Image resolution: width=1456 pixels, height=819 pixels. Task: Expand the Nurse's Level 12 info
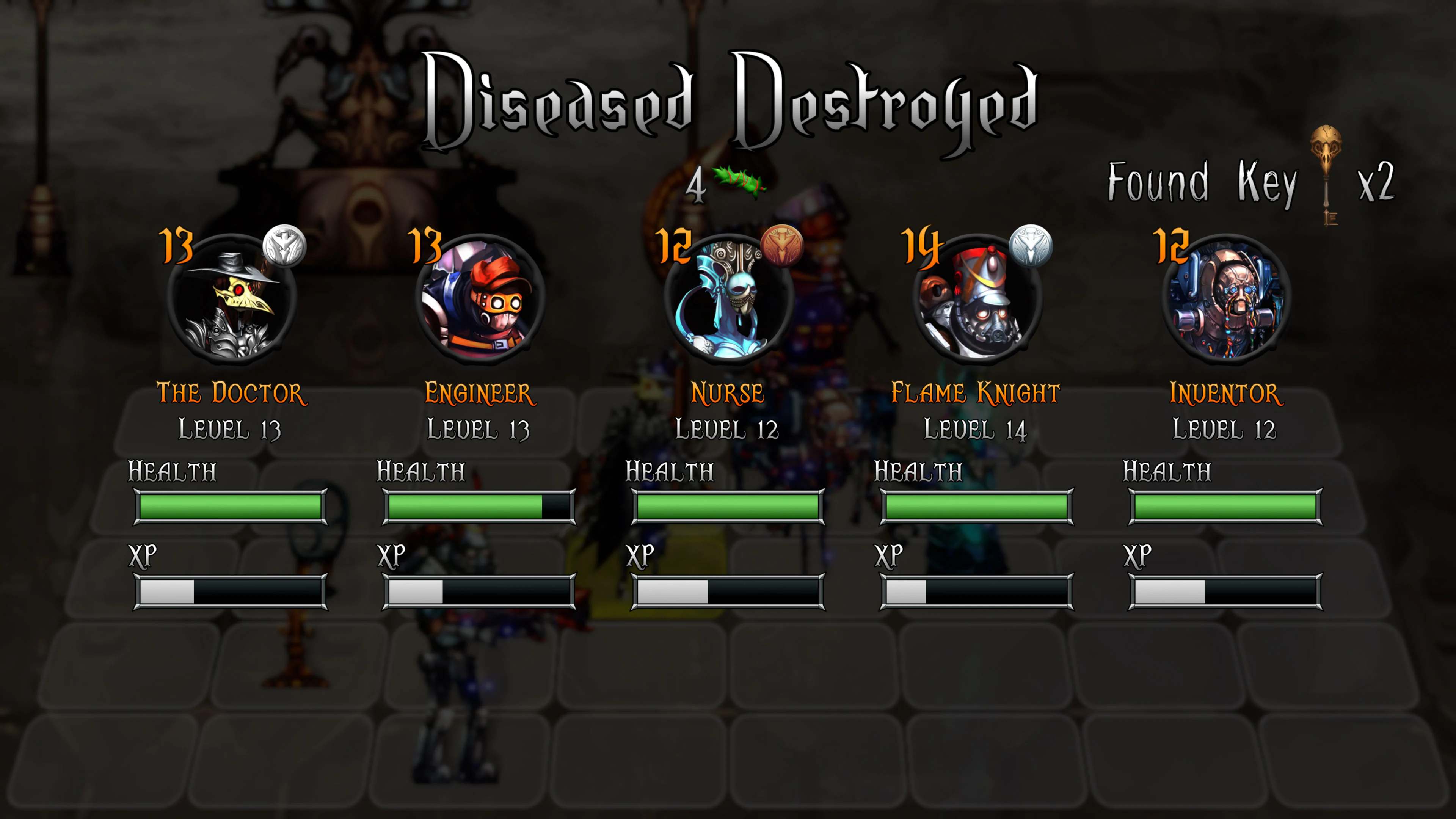(x=728, y=430)
